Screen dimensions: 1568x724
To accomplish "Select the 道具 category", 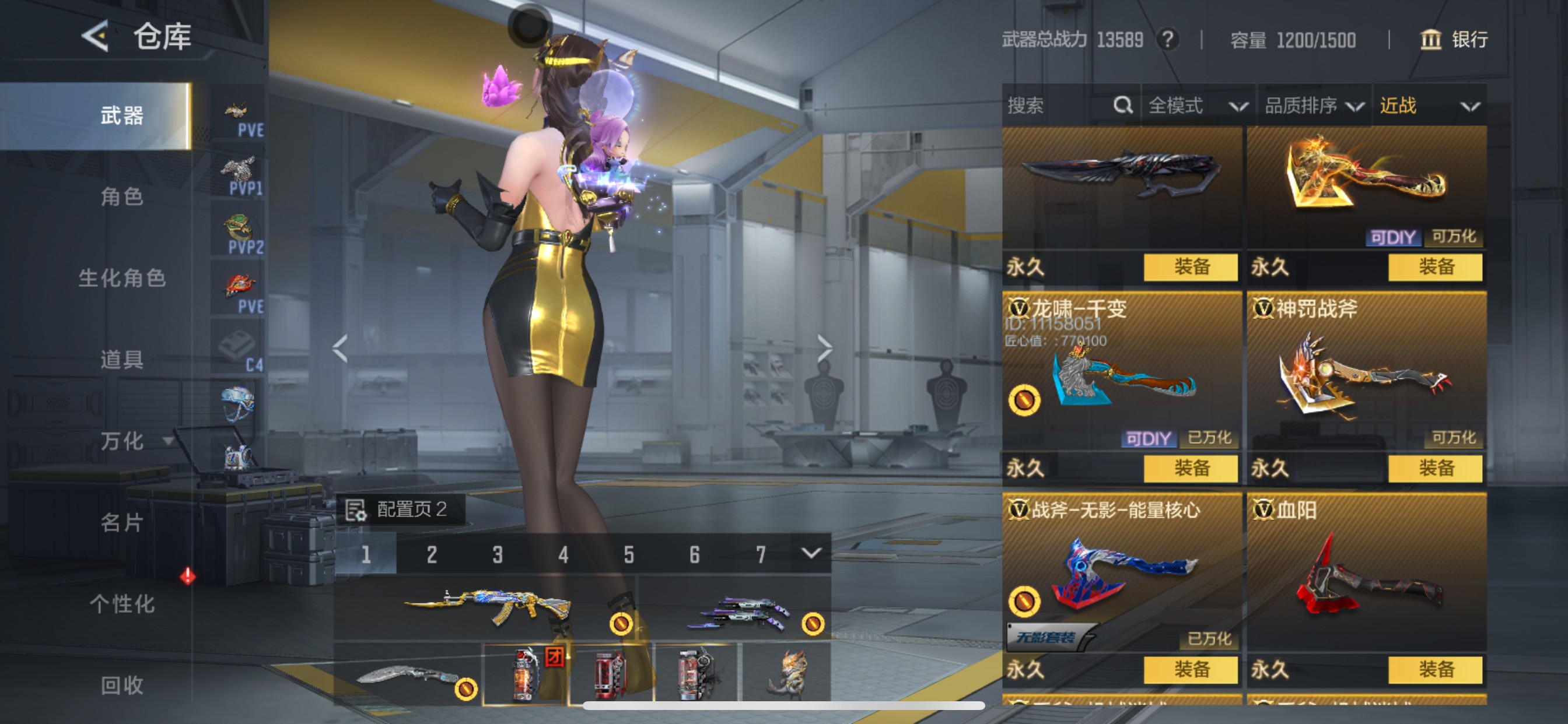I will pyautogui.click(x=122, y=360).
